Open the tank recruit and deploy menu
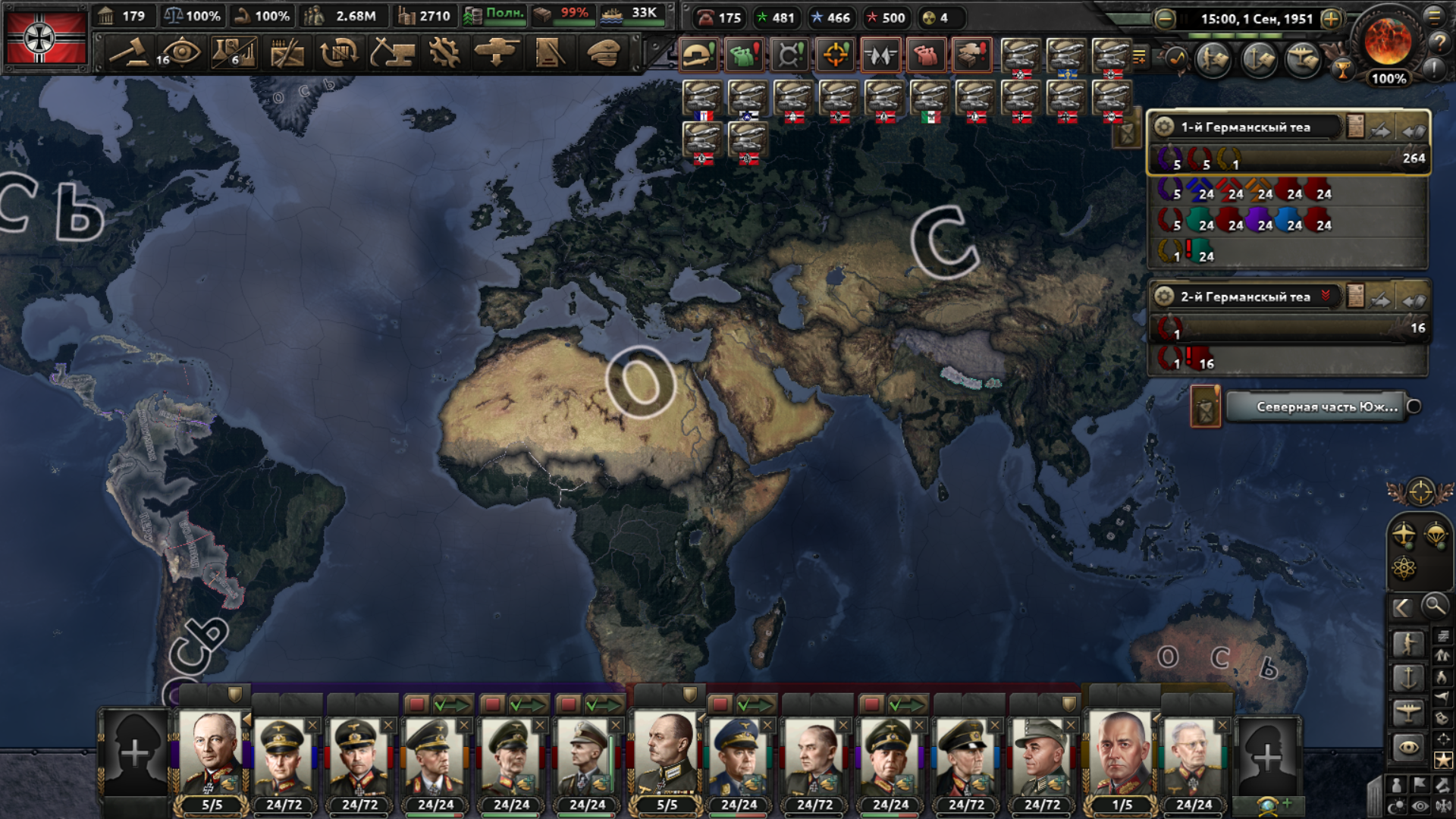This screenshot has height=819, width=1456. click(497, 53)
